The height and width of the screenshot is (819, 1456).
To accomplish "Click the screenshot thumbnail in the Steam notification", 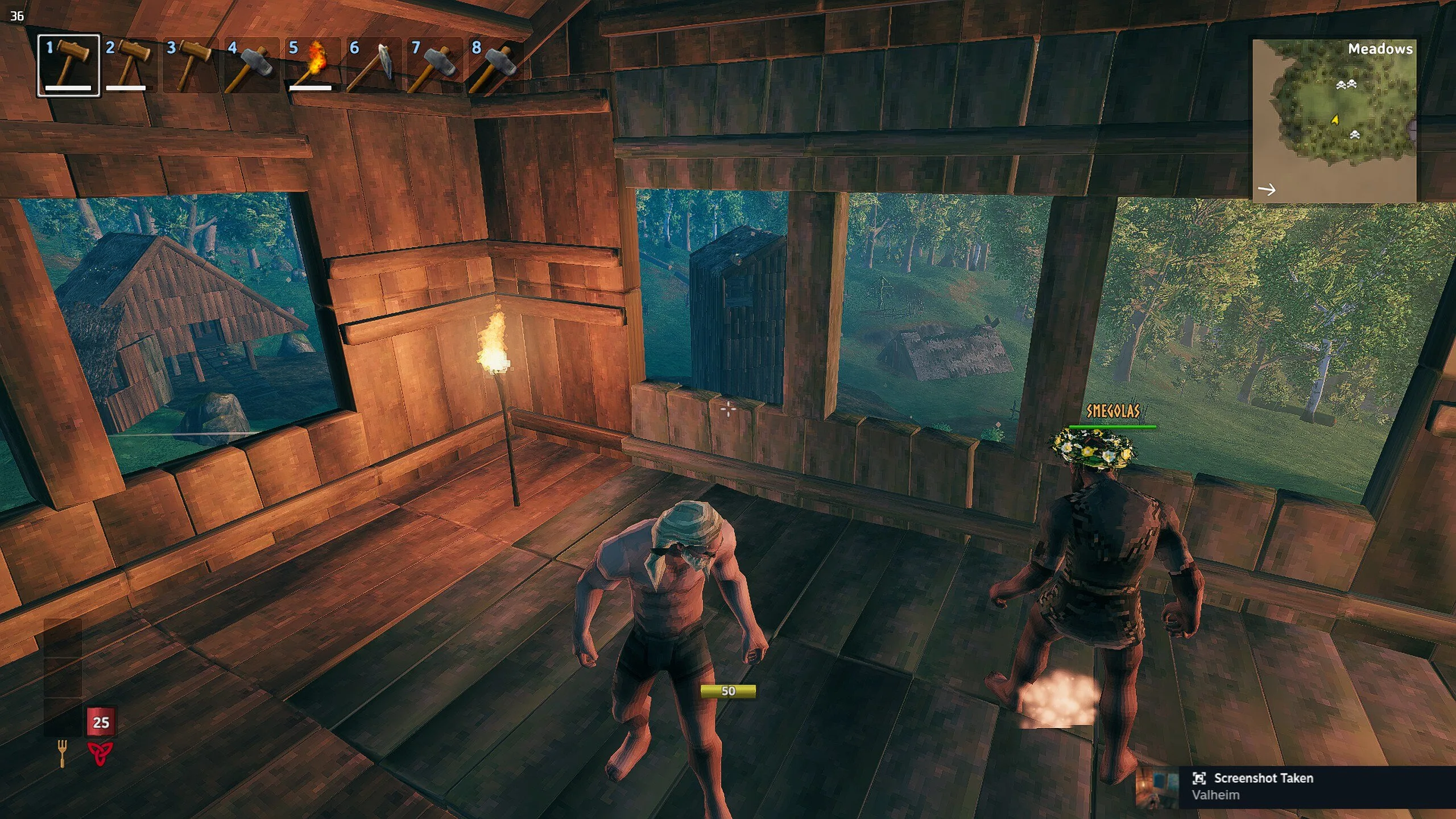I will click(x=1157, y=787).
